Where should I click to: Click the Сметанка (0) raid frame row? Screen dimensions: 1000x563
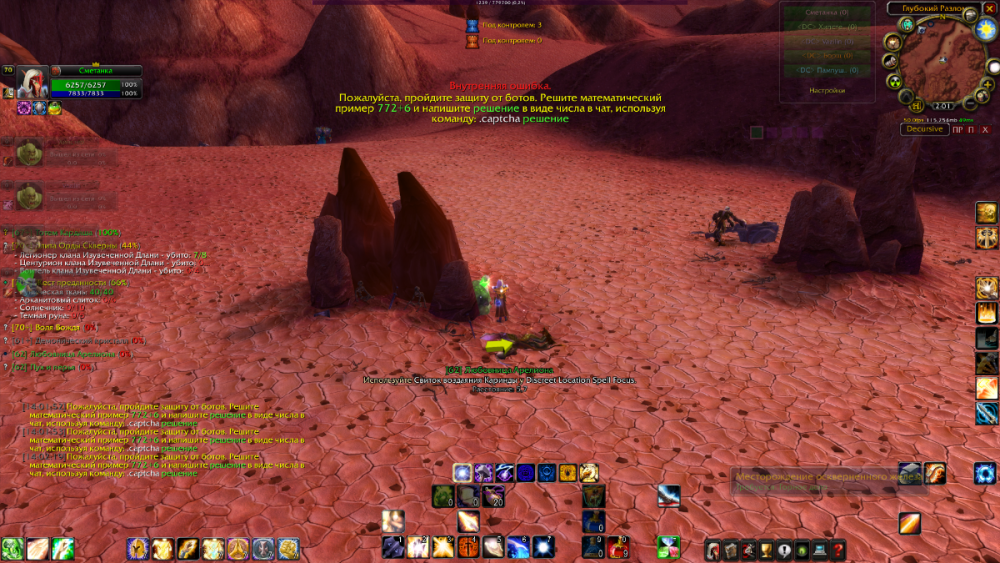[x=826, y=13]
